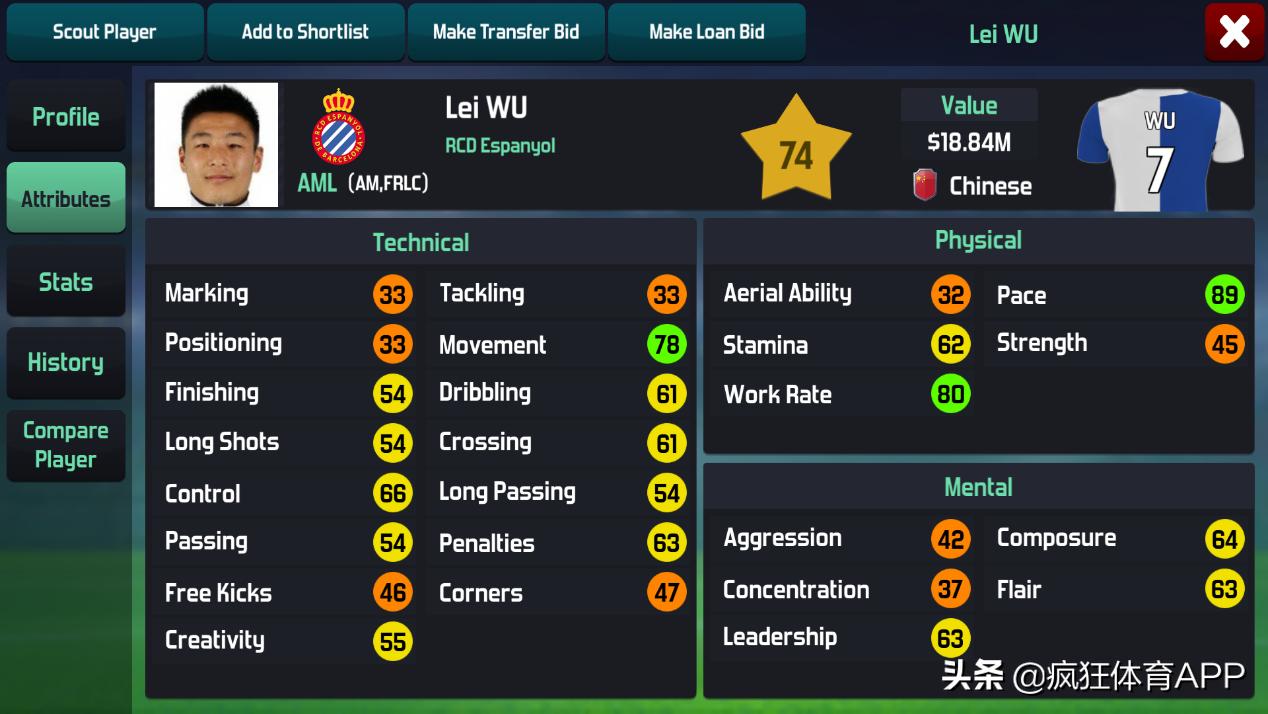The image size is (1268, 714).
Task: Click the RCD Espanyol club name link
Action: coord(500,146)
